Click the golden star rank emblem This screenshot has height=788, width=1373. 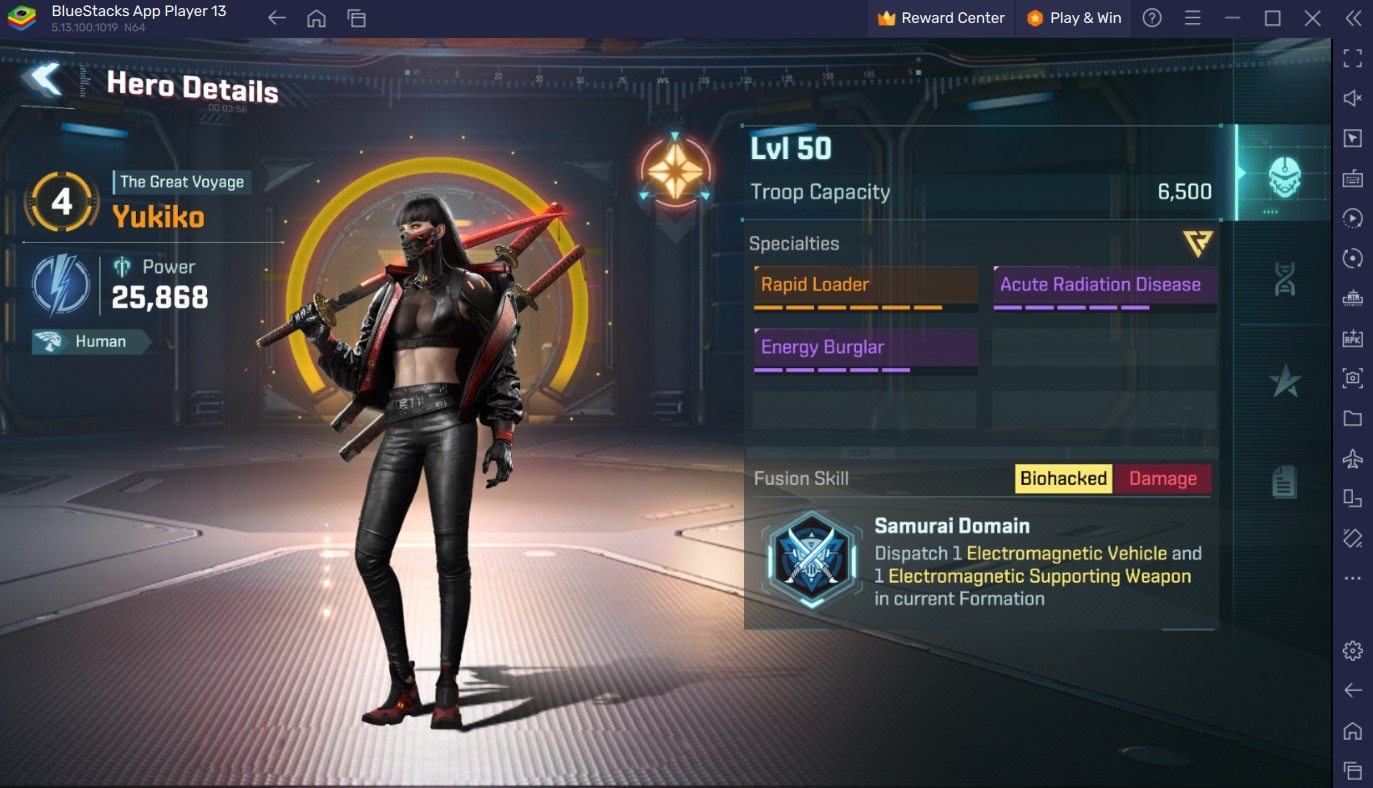click(x=675, y=171)
